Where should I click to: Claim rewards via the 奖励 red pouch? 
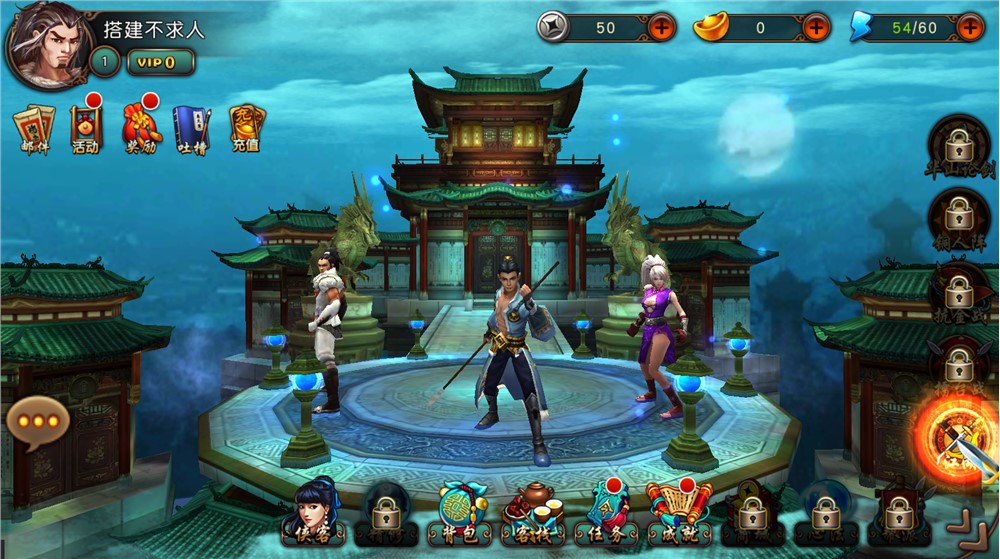[x=141, y=128]
